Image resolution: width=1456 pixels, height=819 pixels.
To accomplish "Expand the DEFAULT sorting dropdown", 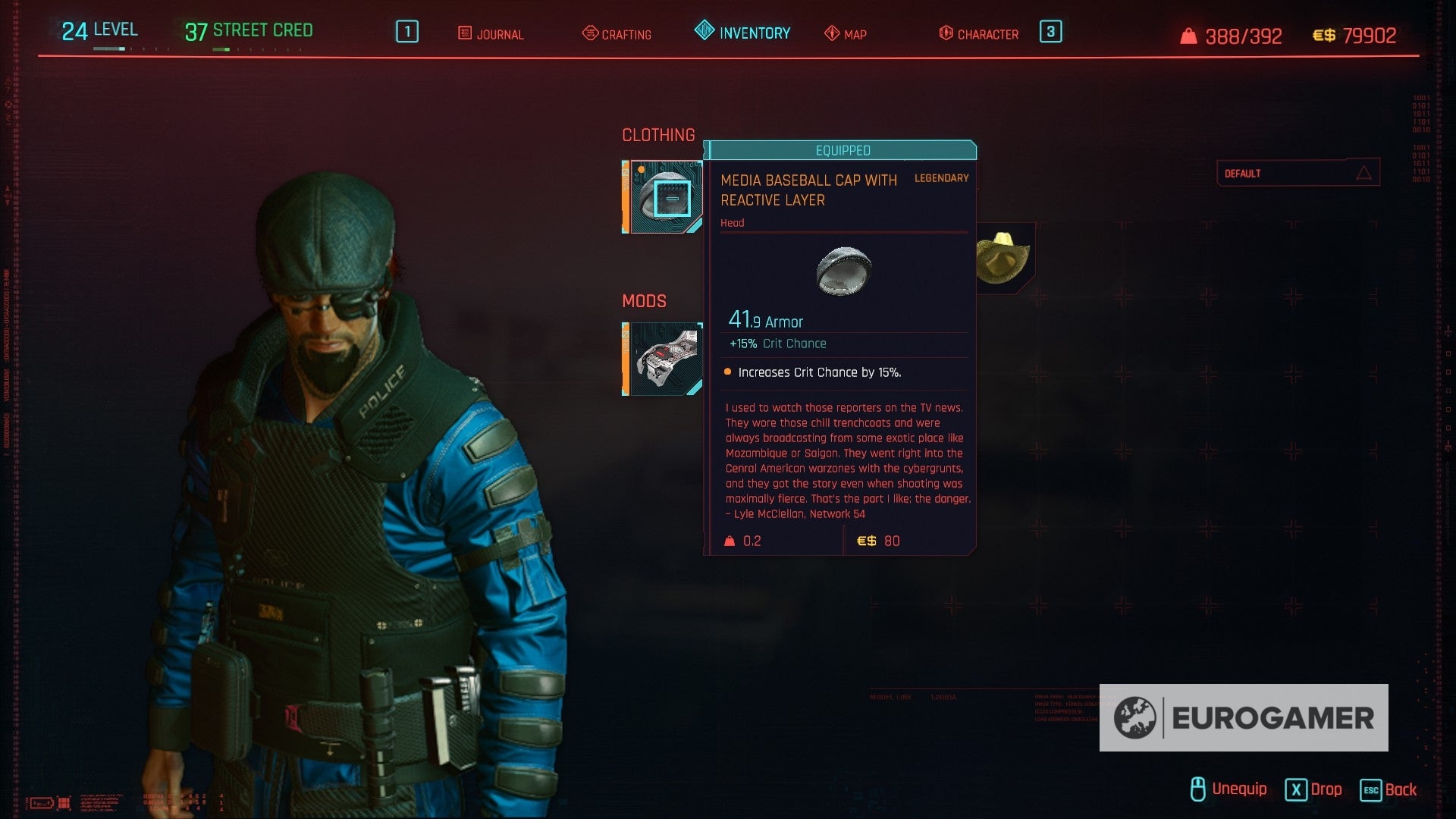I will click(1298, 172).
